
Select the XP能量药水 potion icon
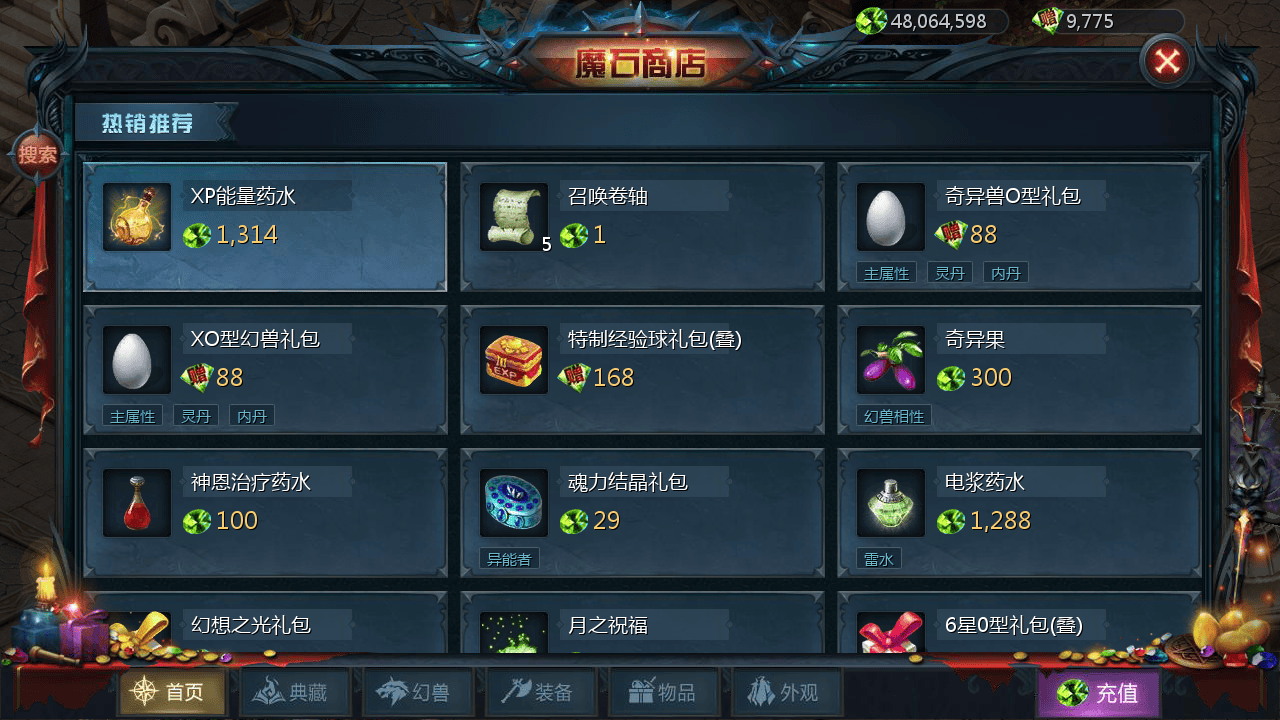click(135, 217)
